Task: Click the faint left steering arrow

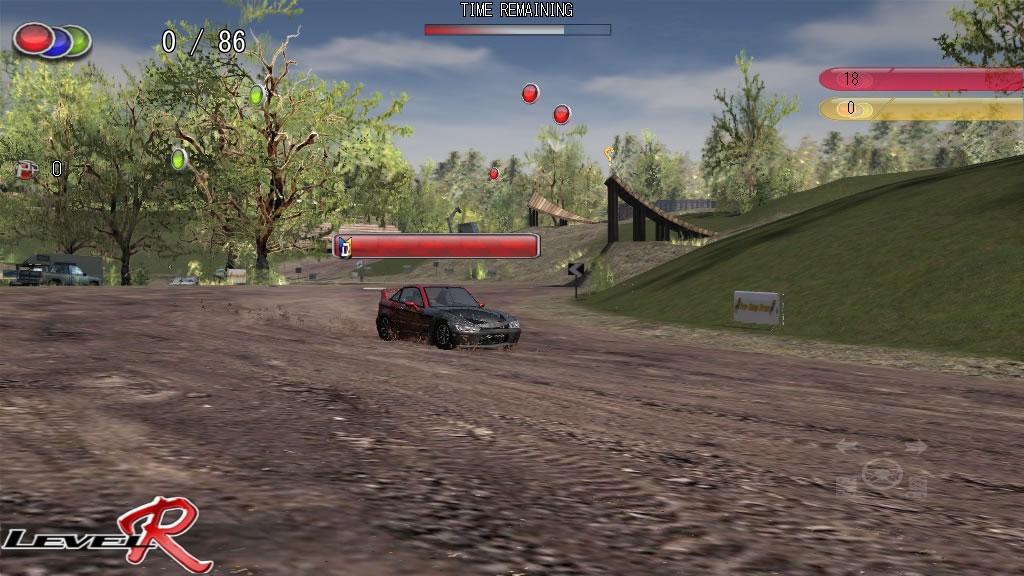Action: point(848,447)
